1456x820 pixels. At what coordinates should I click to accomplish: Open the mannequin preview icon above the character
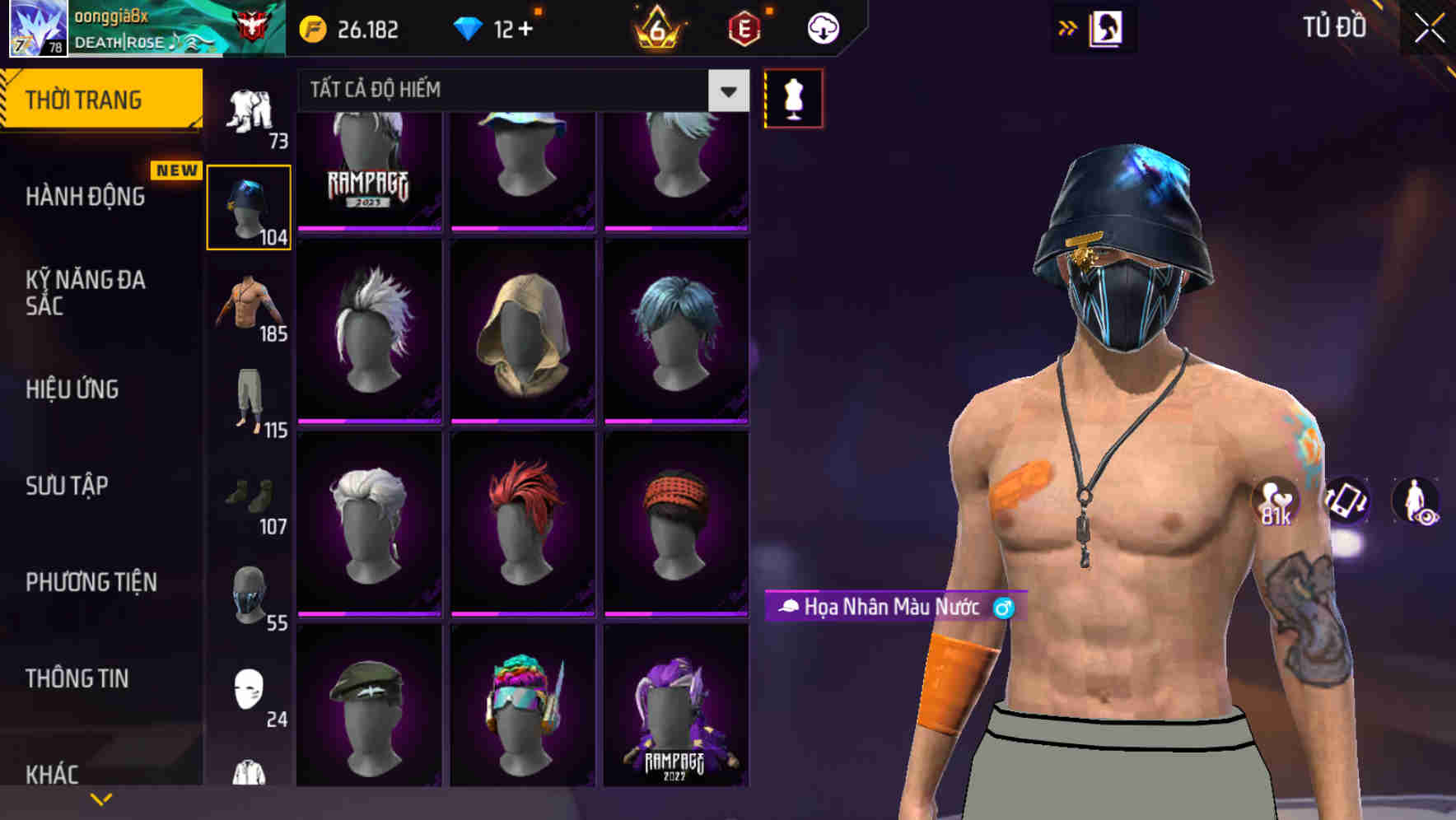793,97
